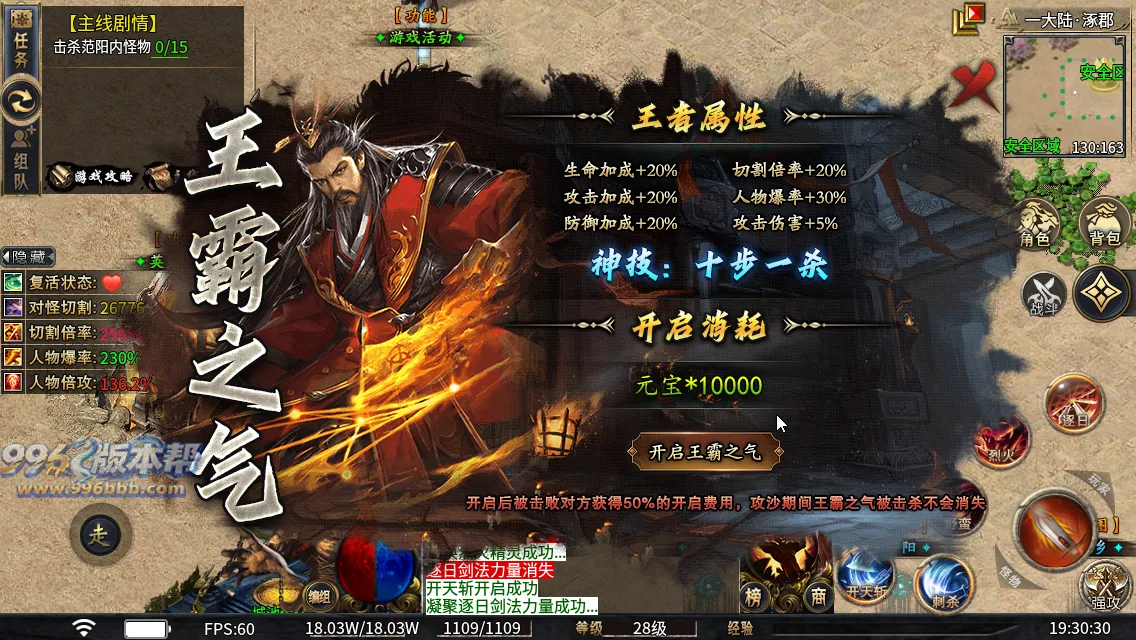Open the 榜 ranking board
Viewport: 1136px width, 640px height.
pos(755,596)
